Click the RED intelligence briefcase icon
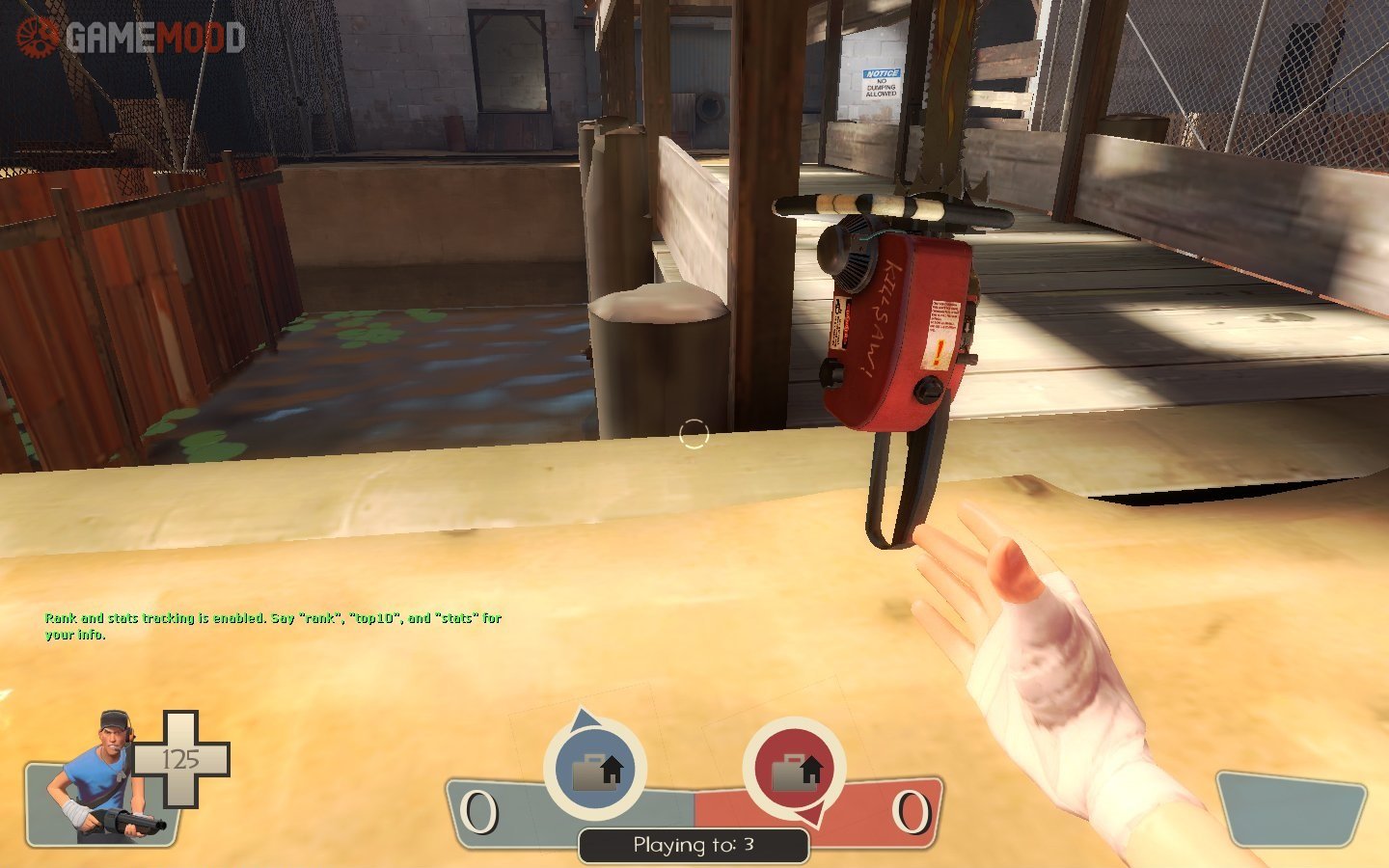 [x=794, y=770]
